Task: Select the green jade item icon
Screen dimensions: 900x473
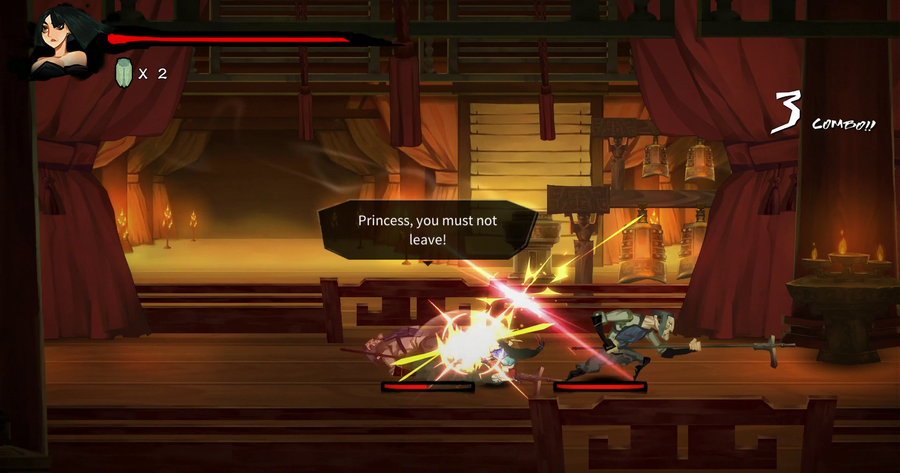Action: (x=125, y=73)
